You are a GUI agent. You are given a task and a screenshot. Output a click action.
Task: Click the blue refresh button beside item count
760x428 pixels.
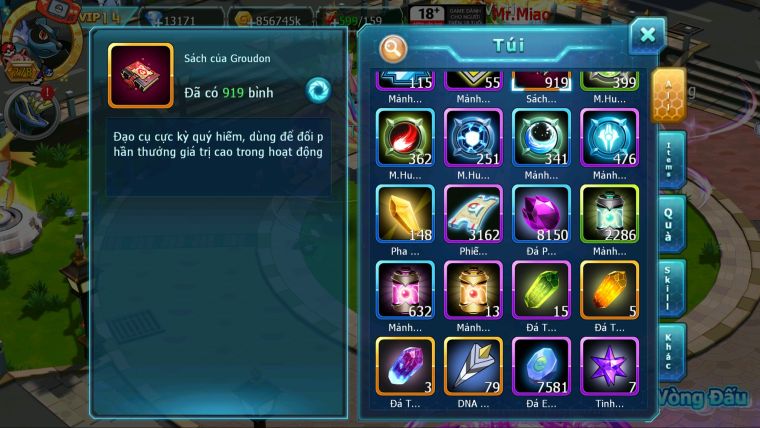pyautogui.click(x=318, y=90)
